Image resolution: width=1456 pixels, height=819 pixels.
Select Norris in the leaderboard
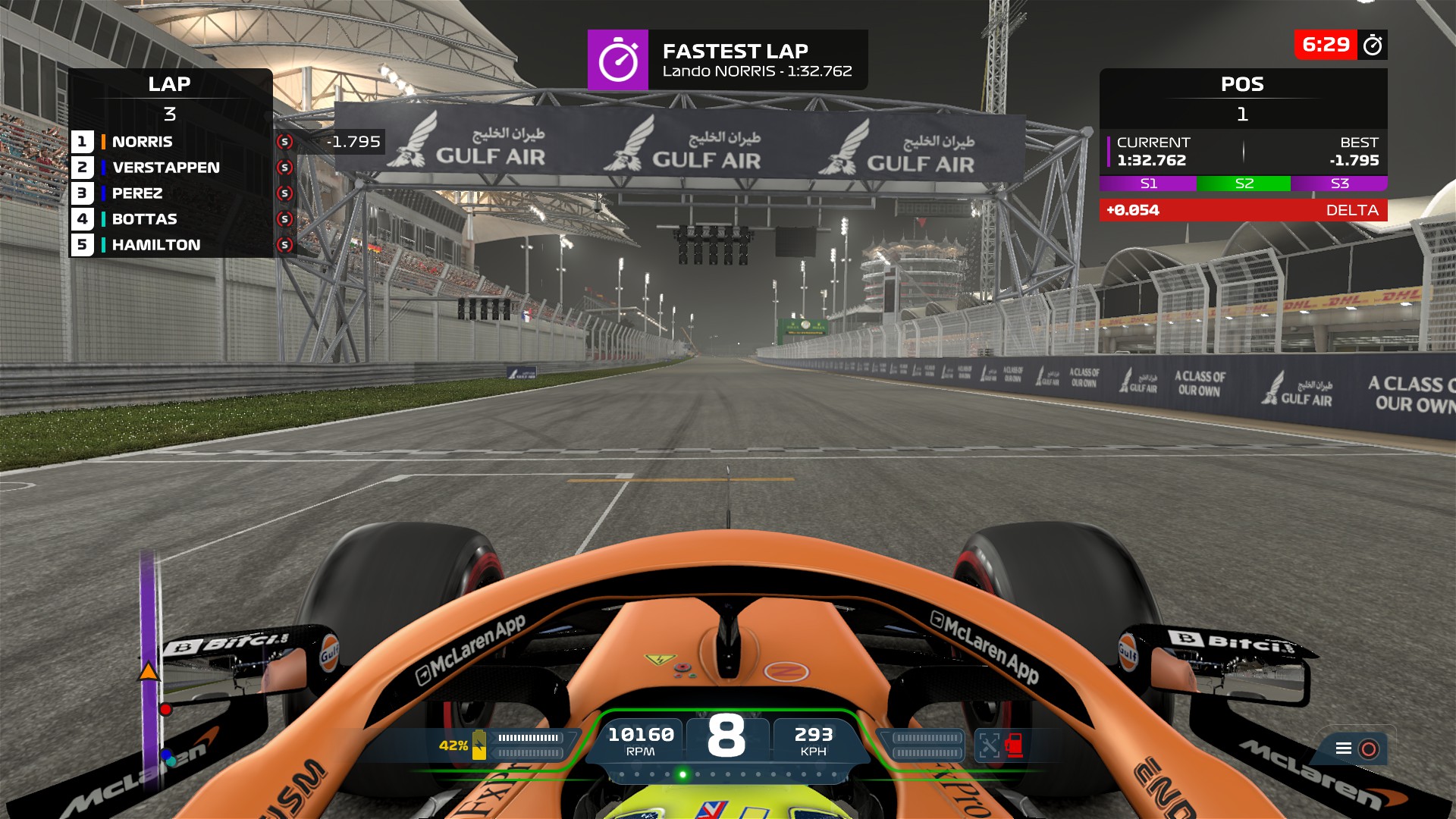(143, 142)
